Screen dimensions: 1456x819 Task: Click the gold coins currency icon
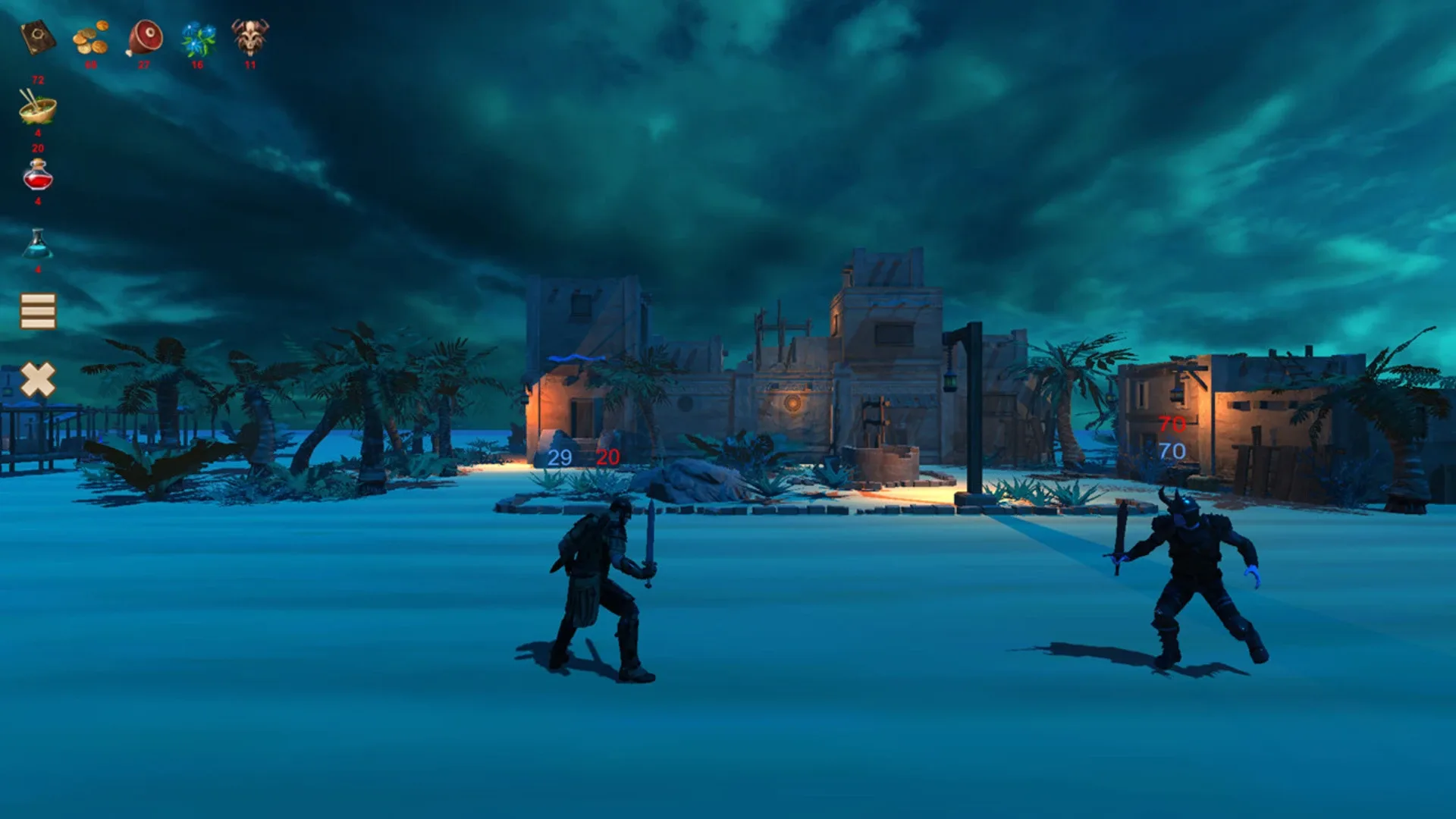tap(92, 38)
